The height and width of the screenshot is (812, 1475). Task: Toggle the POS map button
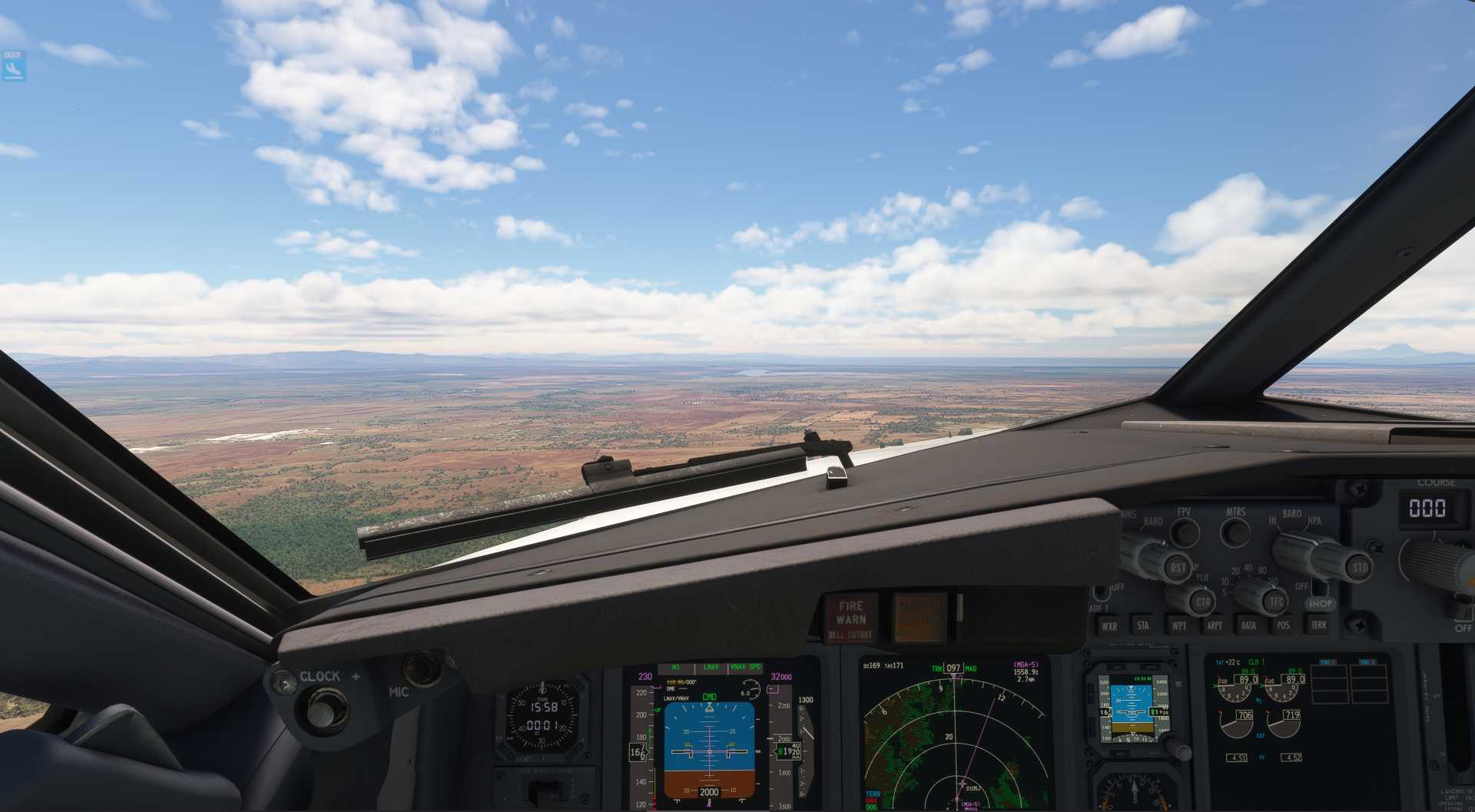[x=1283, y=625]
